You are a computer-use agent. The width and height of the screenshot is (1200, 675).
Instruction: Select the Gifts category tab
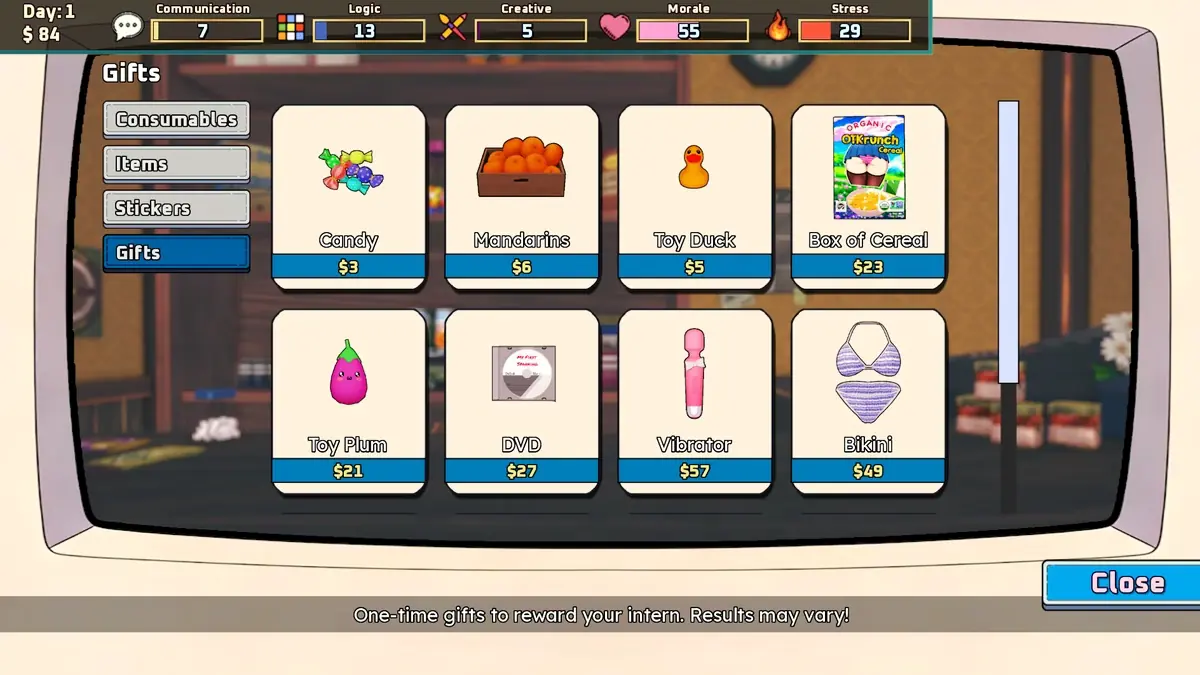pyautogui.click(x=176, y=253)
